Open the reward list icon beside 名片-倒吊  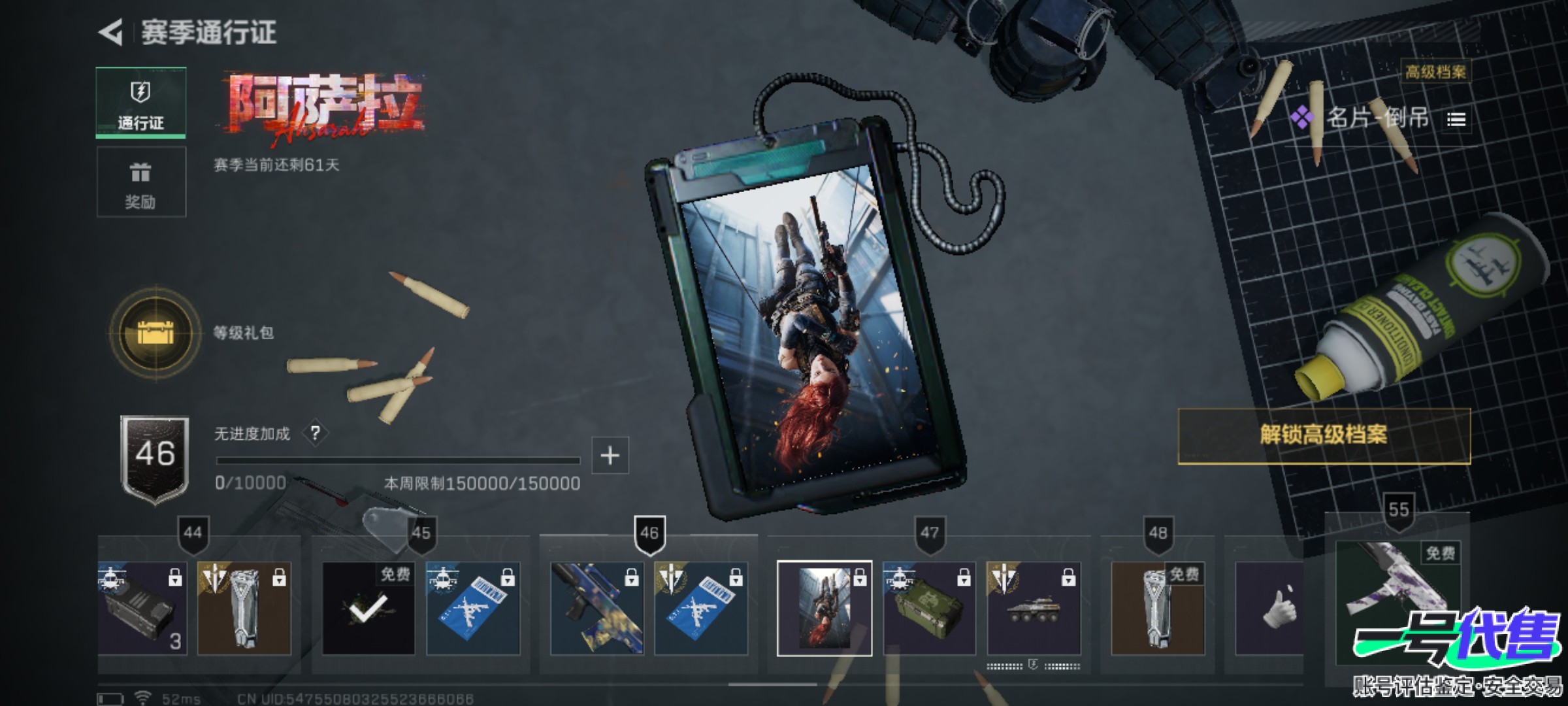(x=1456, y=120)
